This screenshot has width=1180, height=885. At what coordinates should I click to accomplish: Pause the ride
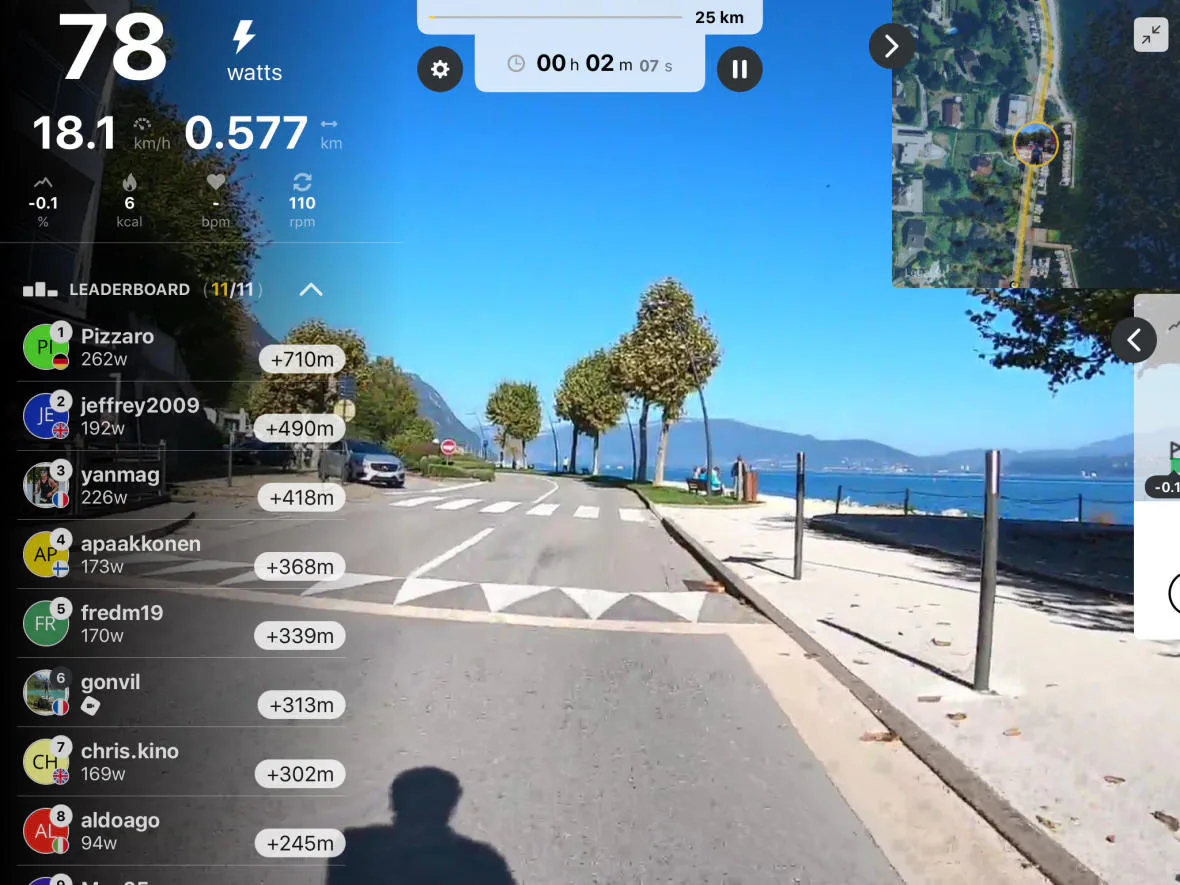point(739,69)
